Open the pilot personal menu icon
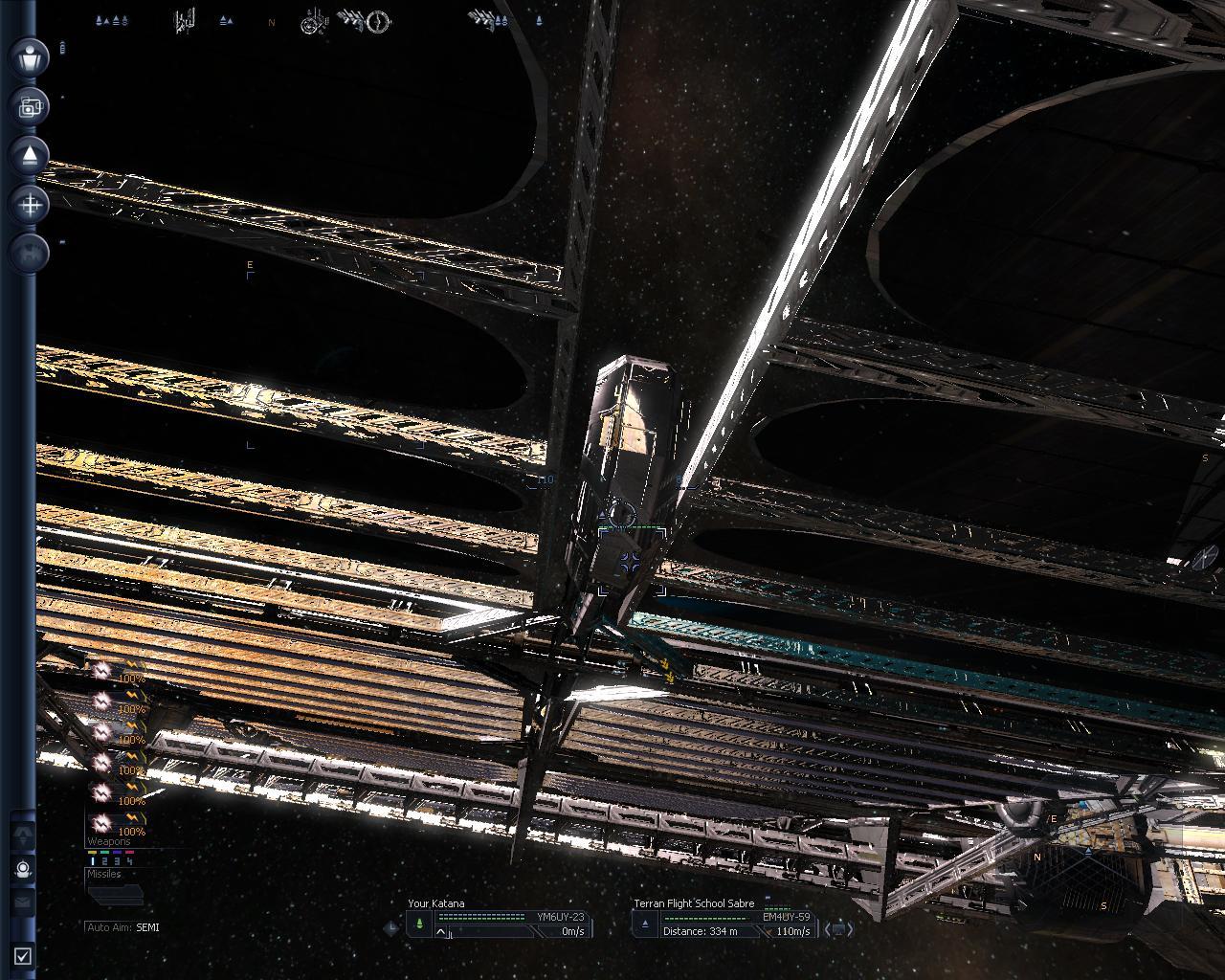1225x980 pixels. pos(31,56)
